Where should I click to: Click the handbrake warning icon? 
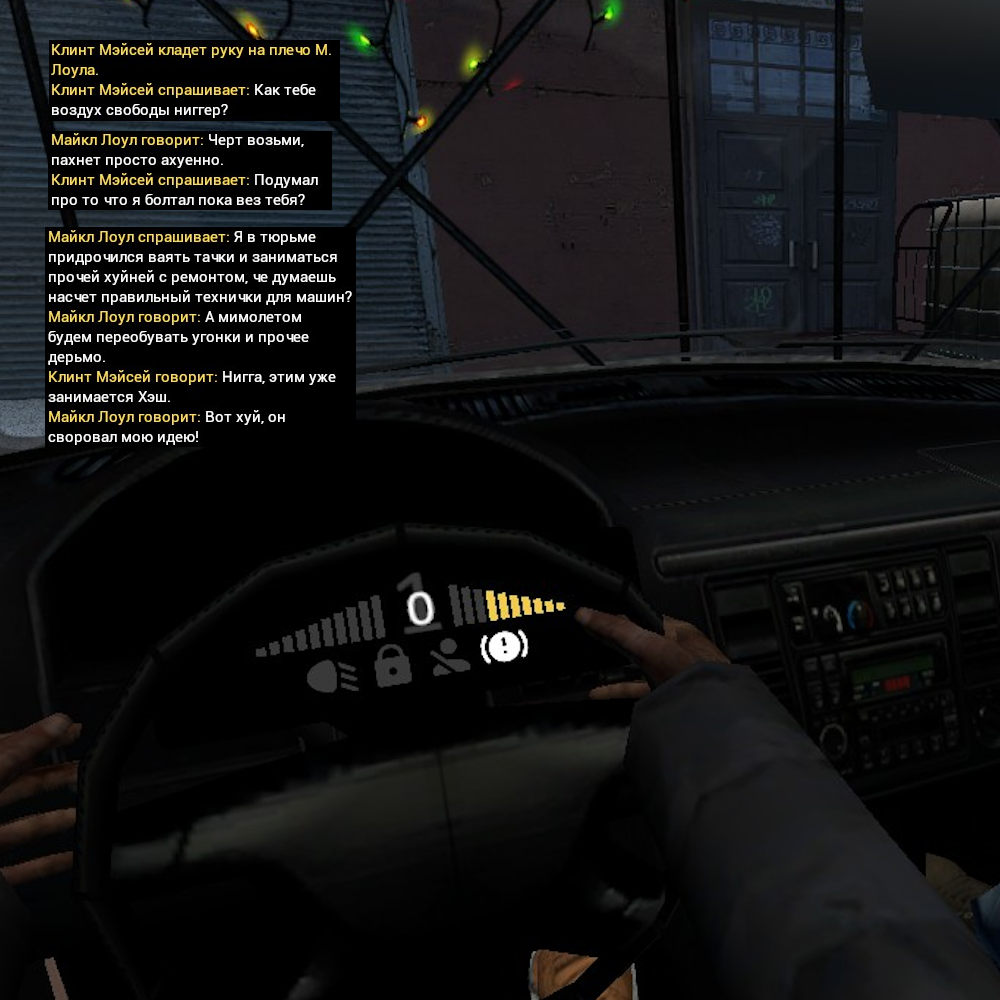tap(504, 647)
